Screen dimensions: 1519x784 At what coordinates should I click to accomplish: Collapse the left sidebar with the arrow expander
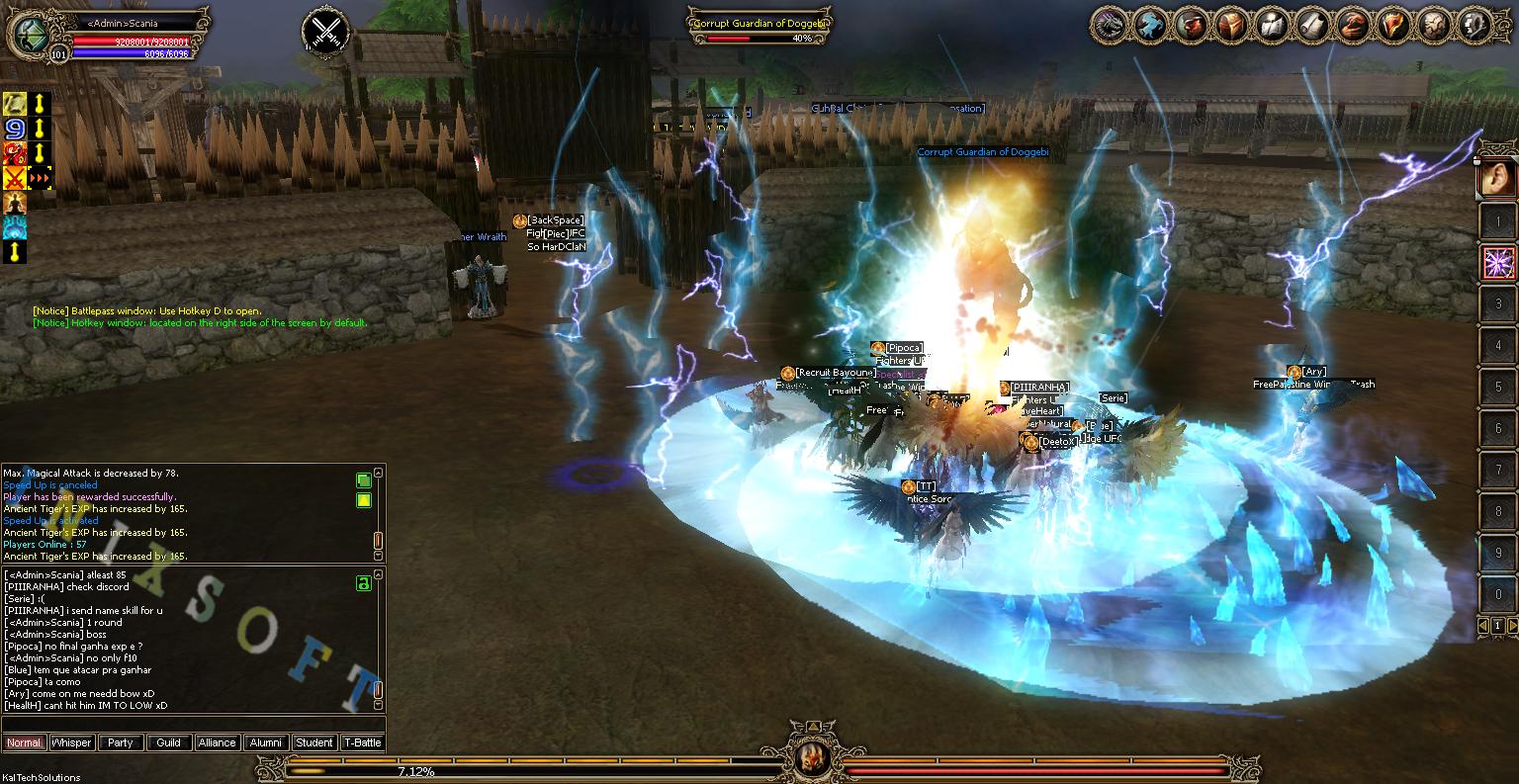point(15,253)
